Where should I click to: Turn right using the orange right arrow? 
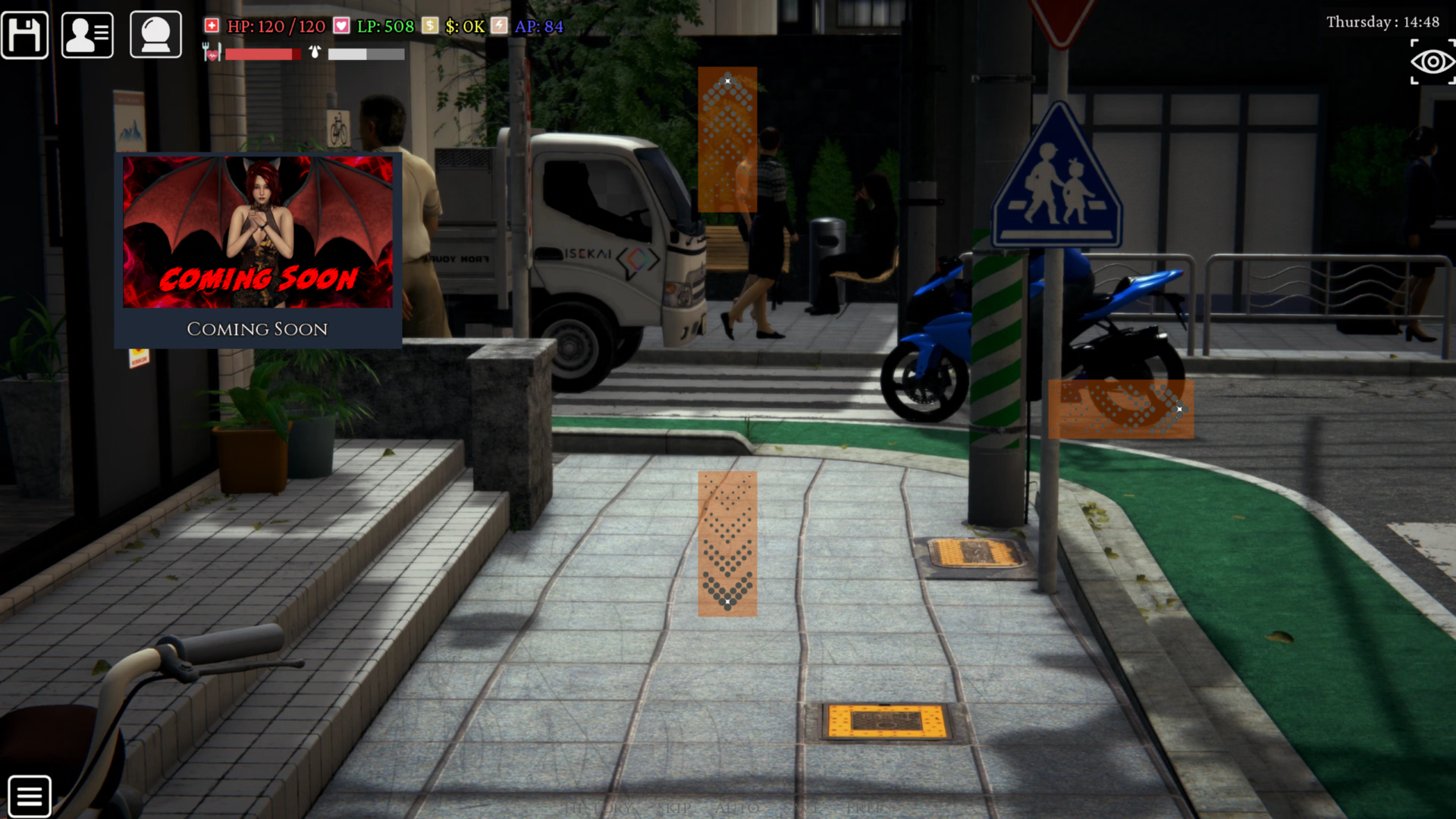coord(1121,409)
